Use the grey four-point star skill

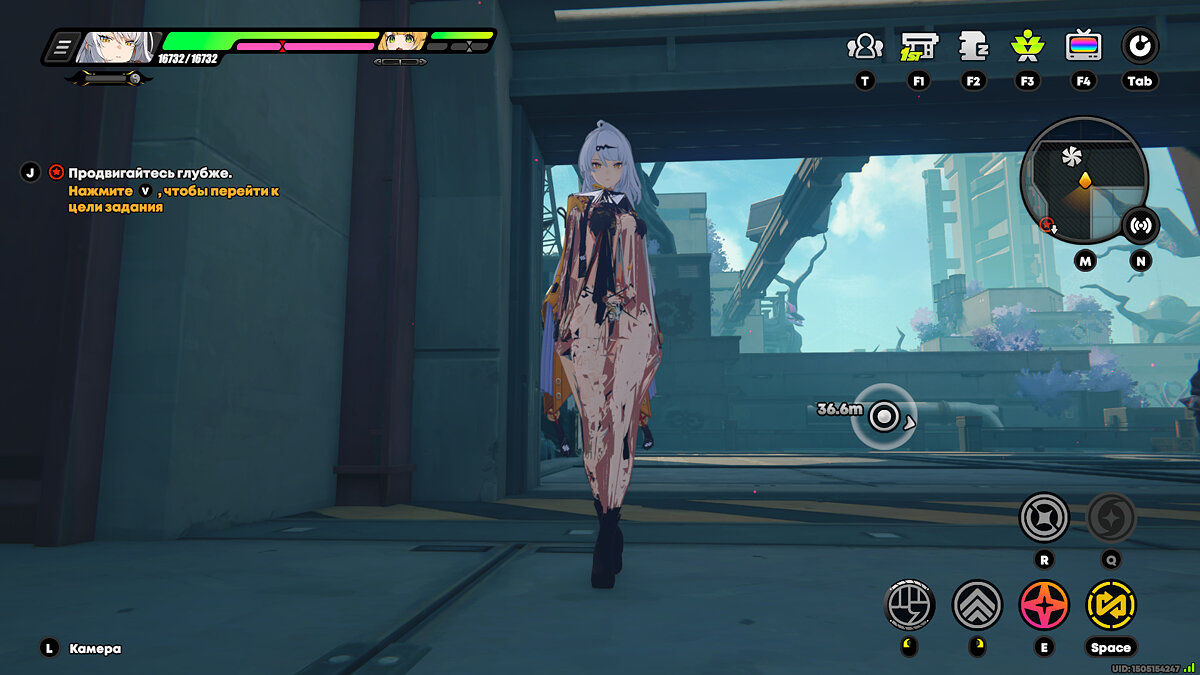click(x=1043, y=518)
